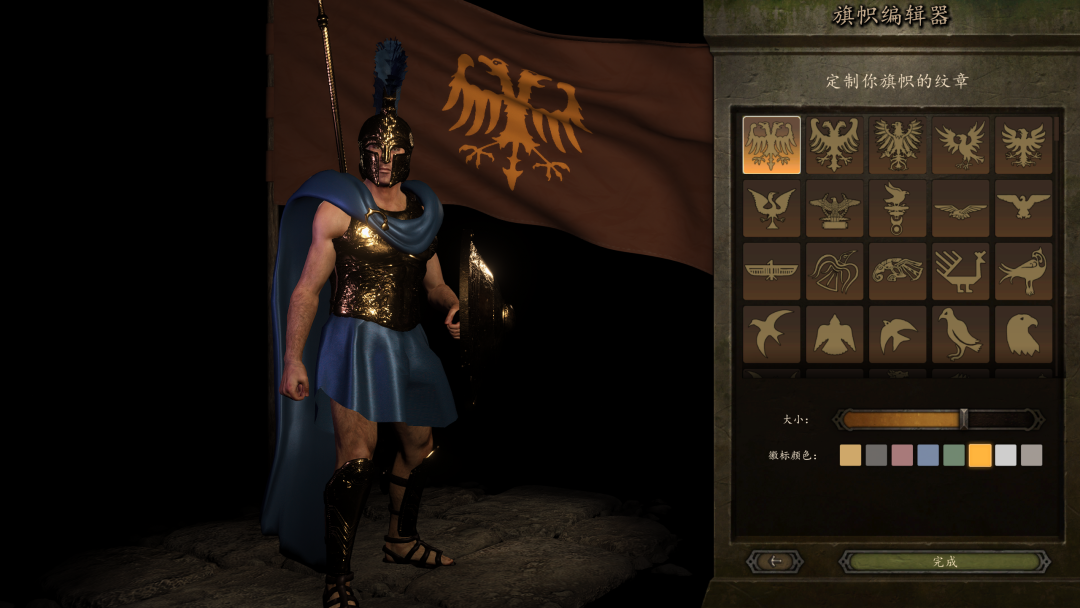Viewport: 1080px width, 608px height.
Task: Pick the eagle perched on a torch emblem
Action: (897, 208)
